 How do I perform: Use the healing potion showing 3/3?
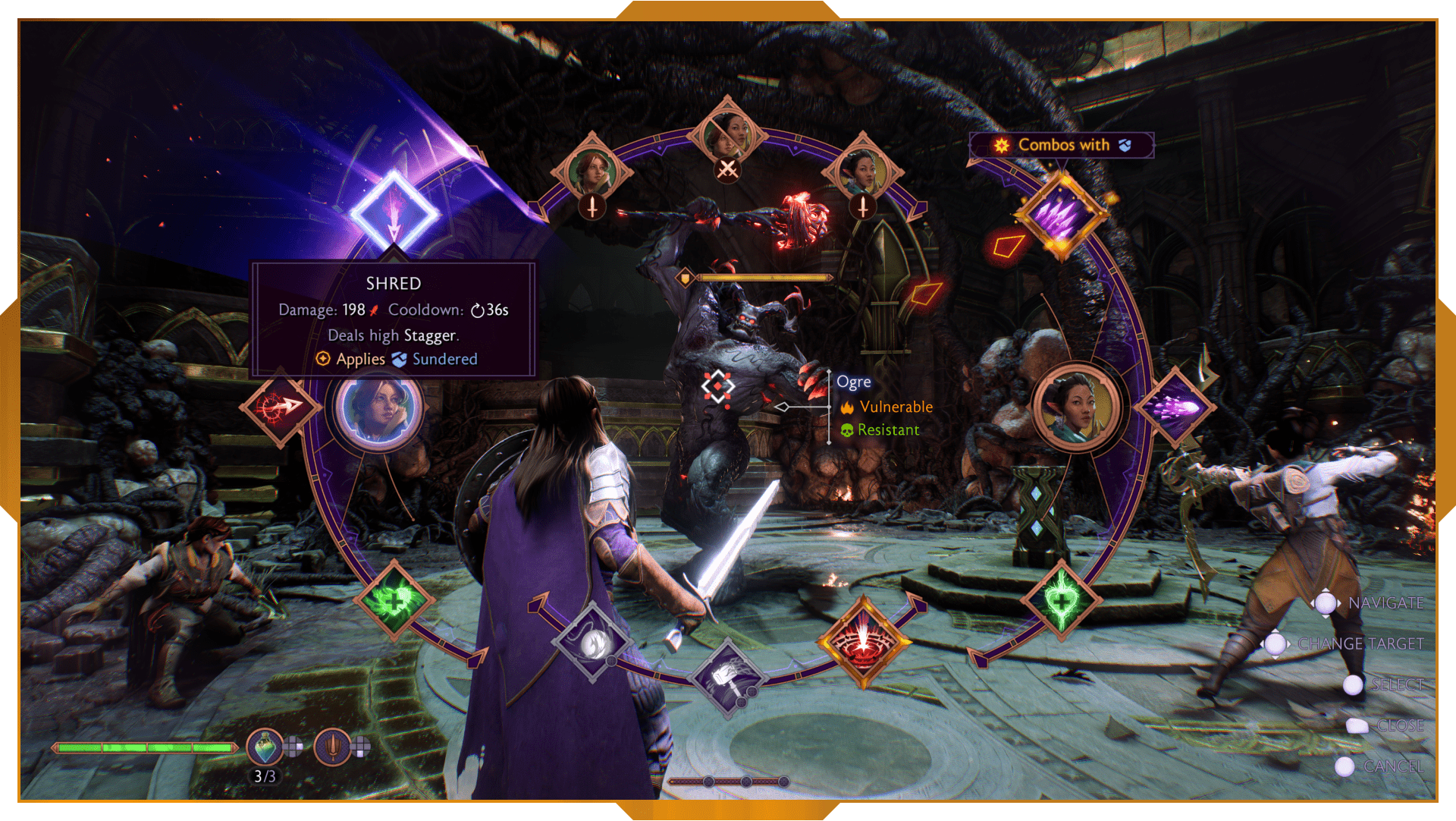[265, 747]
